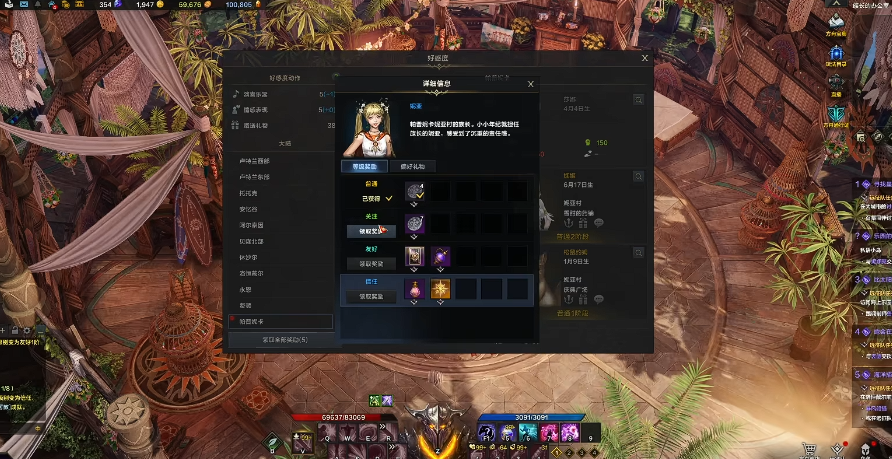Select the golden star card reward icon
The image size is (892, 459).
pos(440,289)
